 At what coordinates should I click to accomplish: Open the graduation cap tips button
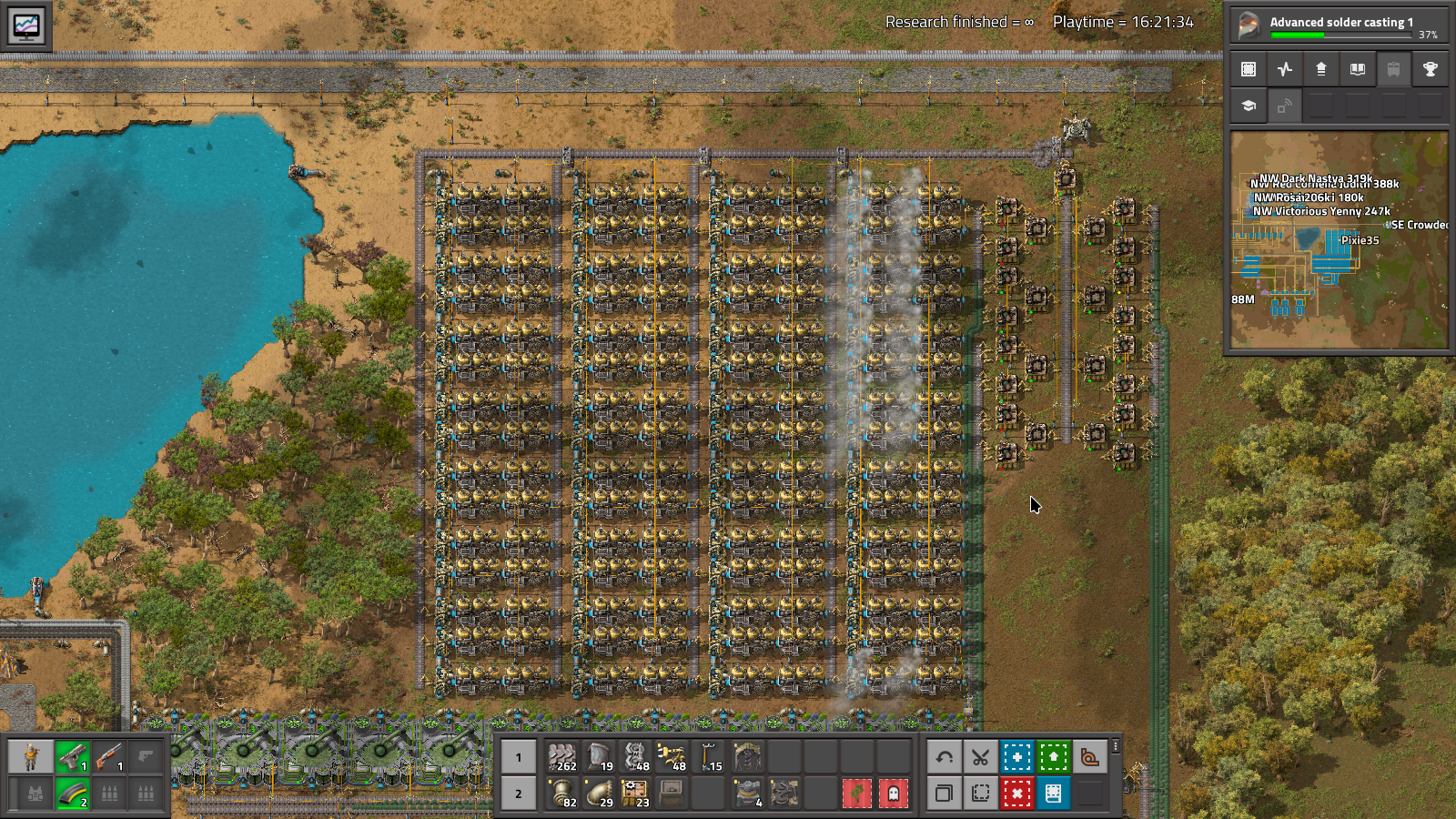click(x=1249, y=106)
